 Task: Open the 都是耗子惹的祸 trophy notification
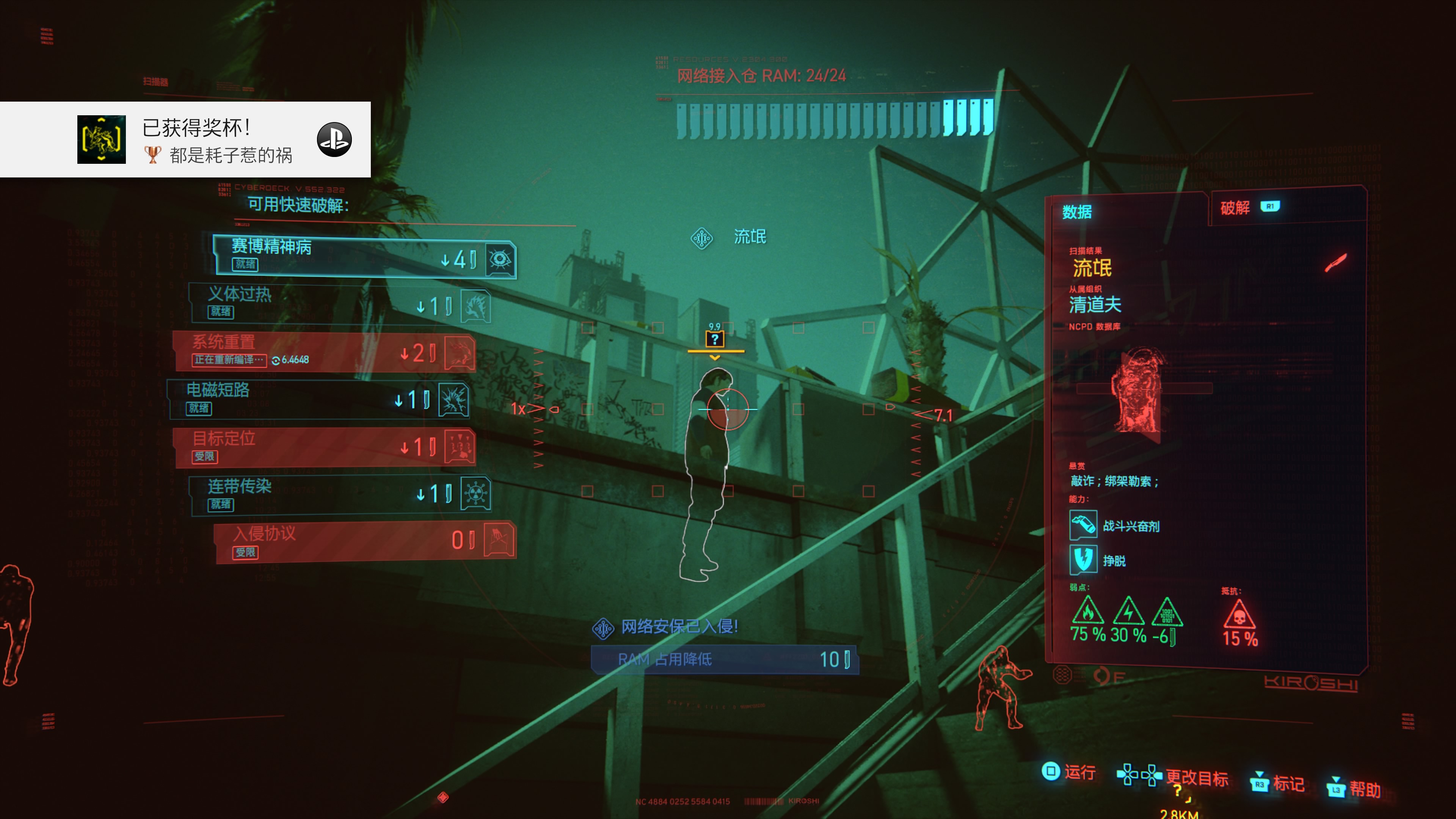coord(185,140)
